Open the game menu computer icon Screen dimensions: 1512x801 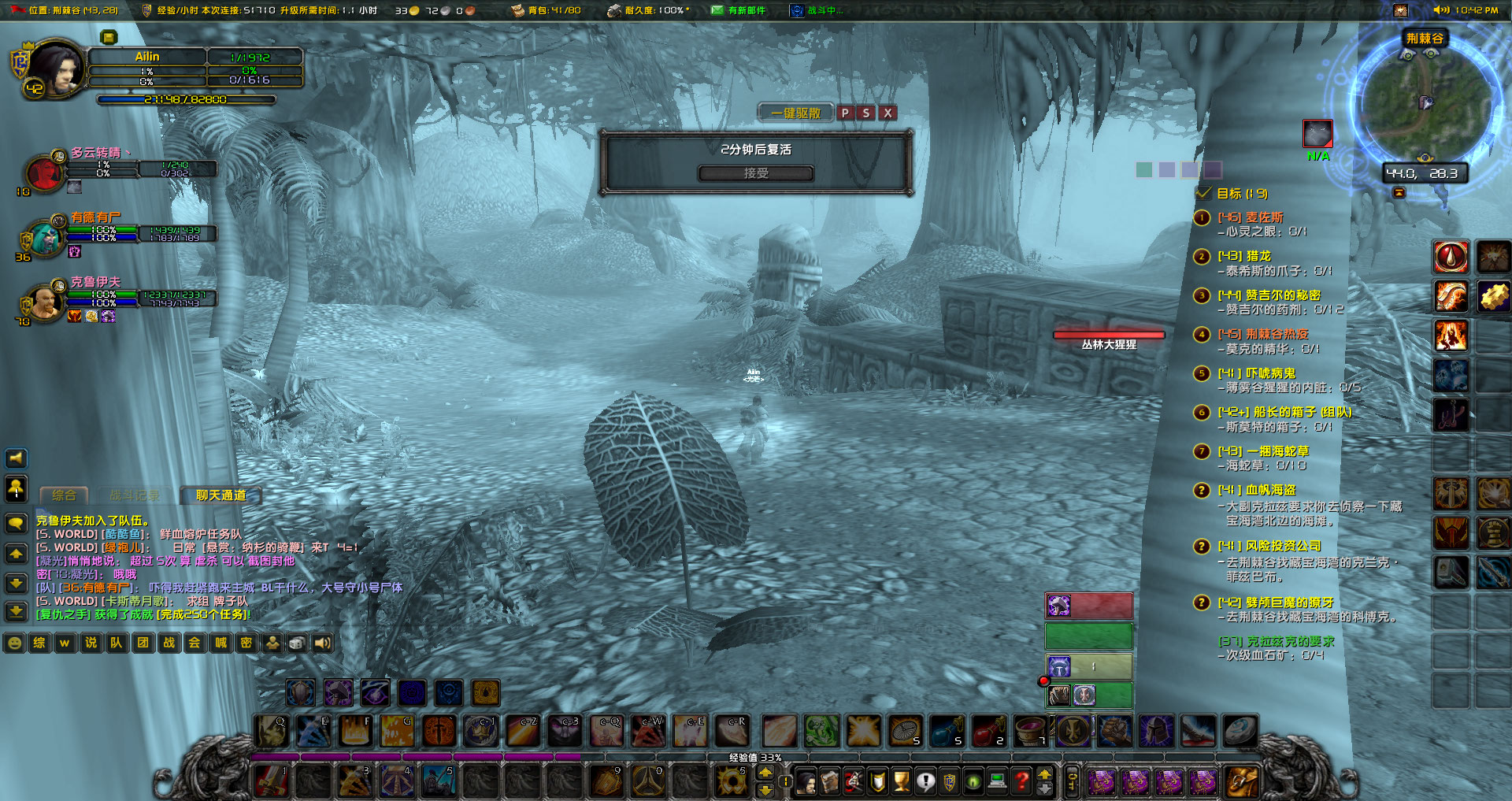tap(997, 782)
